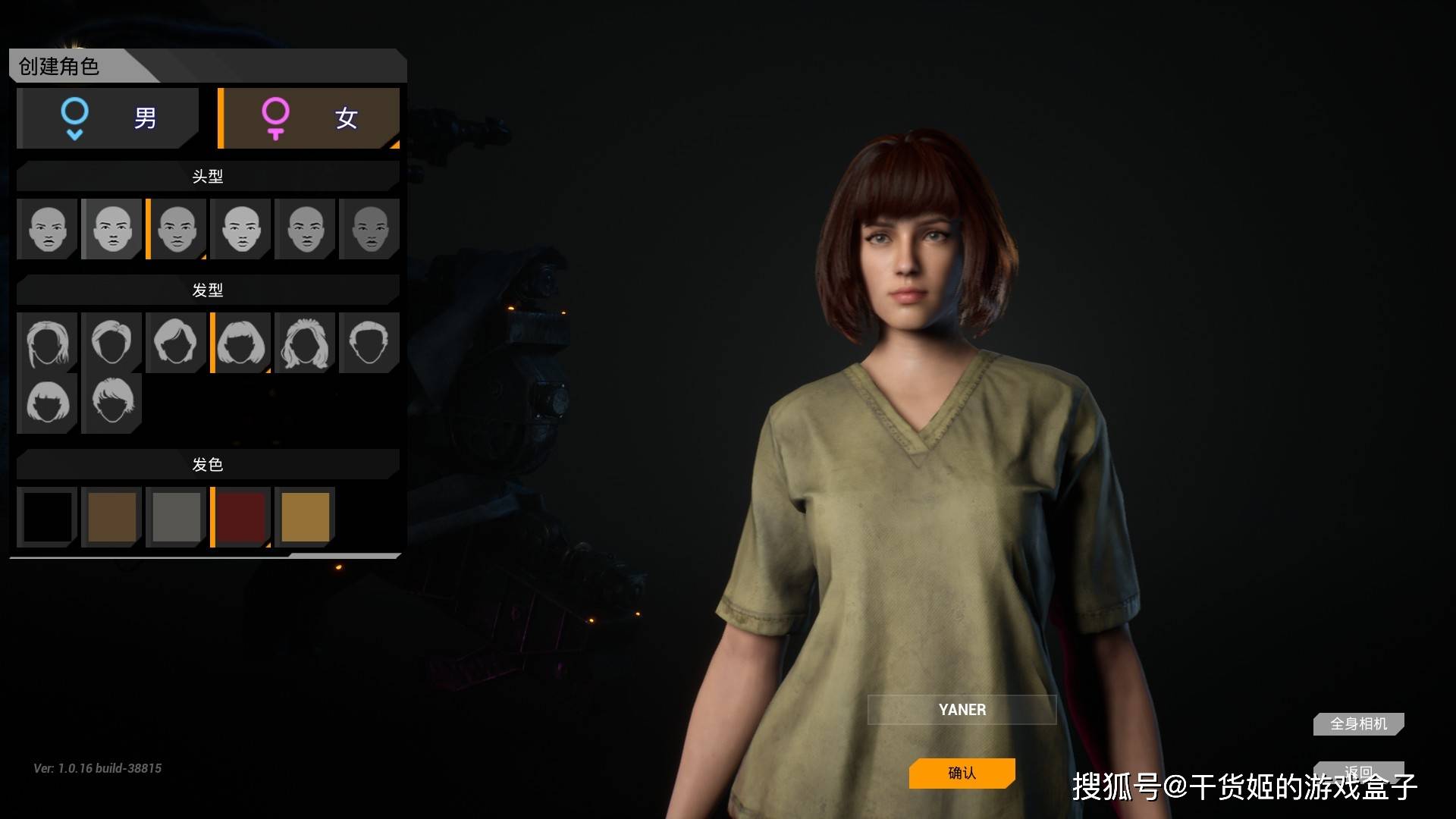The image size is (1456, 819).
Task: Select the golden blonde hair color
Action: pos(305,517)
